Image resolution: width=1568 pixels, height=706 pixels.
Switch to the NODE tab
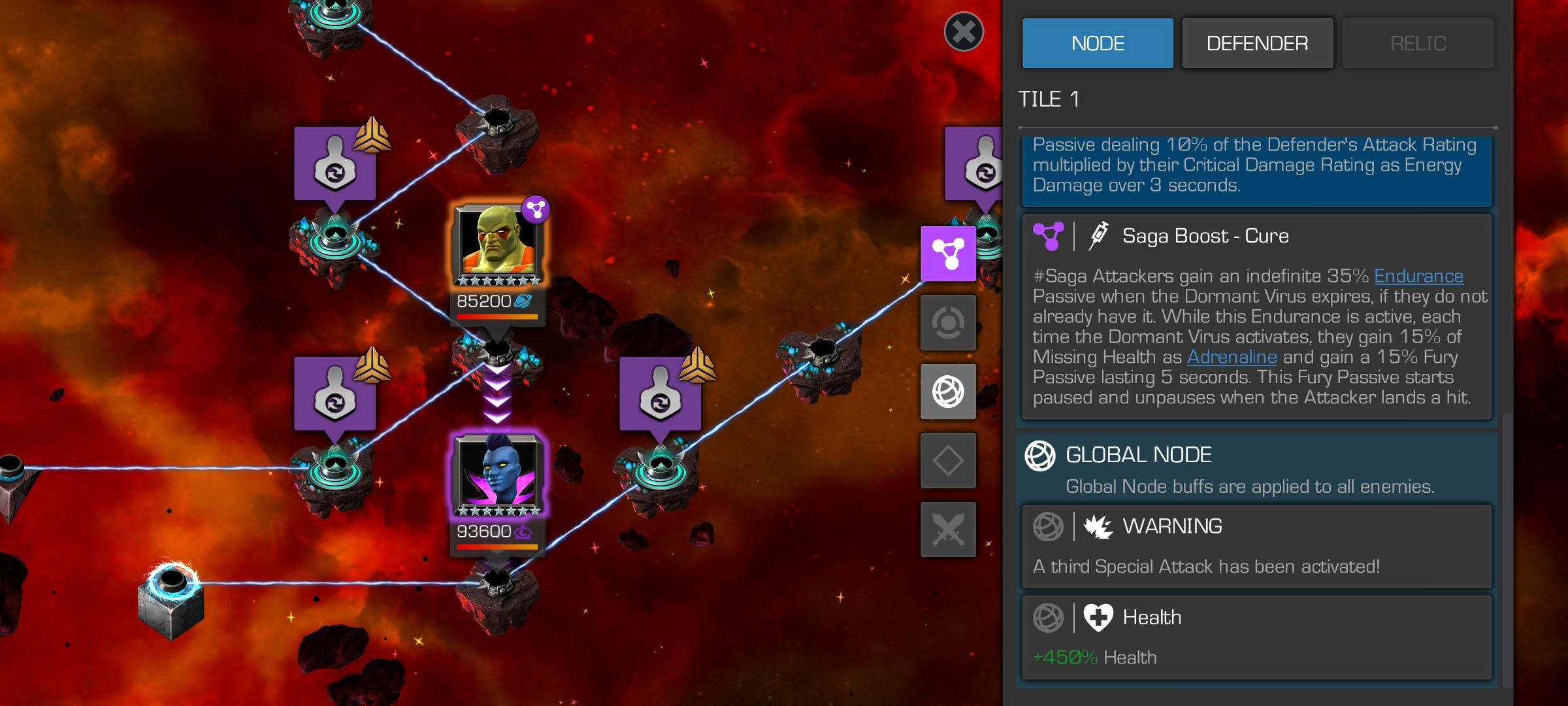click(x=1098, y=43)
